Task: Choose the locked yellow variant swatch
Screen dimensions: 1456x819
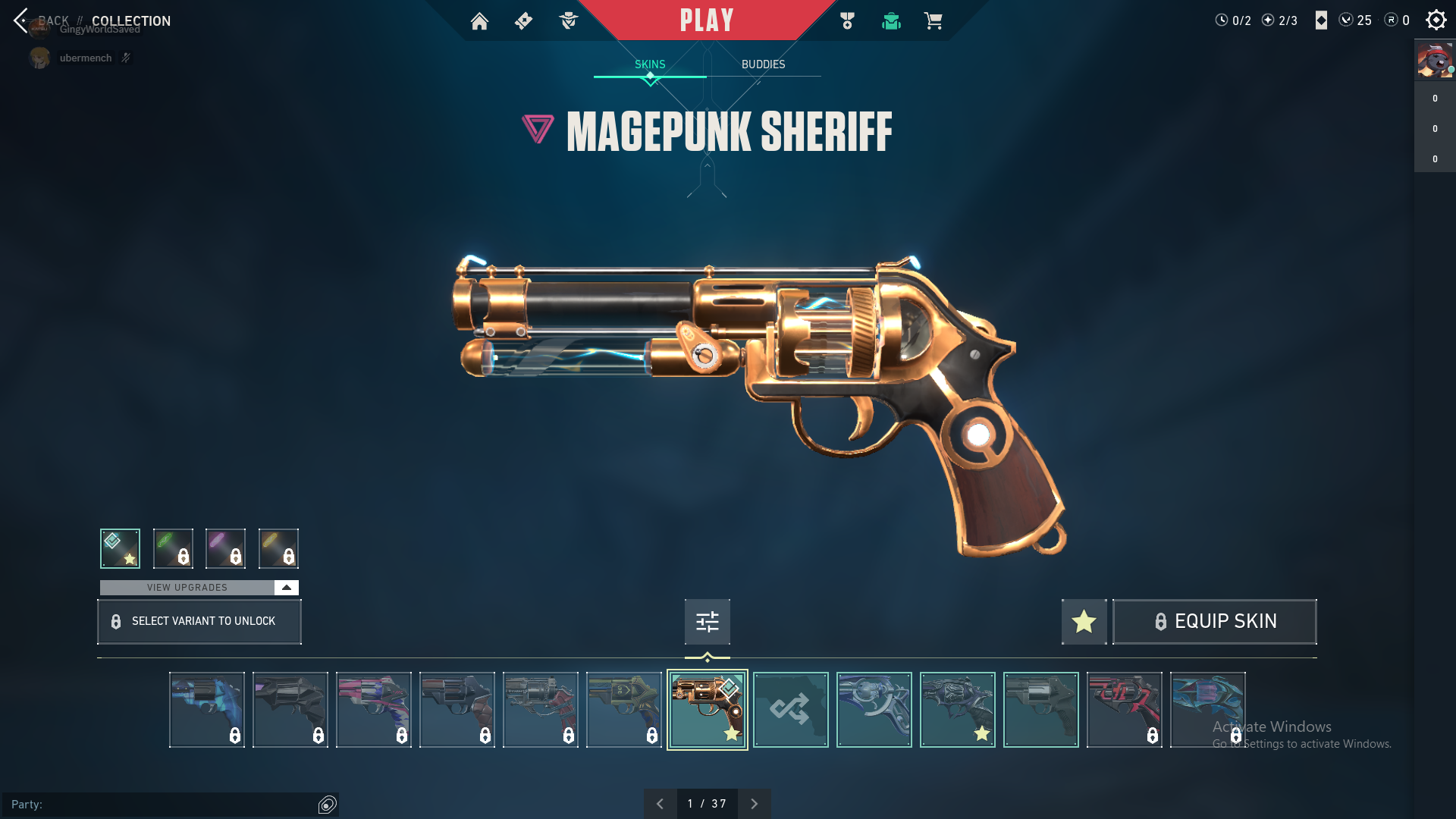Action: coord(278,548)
